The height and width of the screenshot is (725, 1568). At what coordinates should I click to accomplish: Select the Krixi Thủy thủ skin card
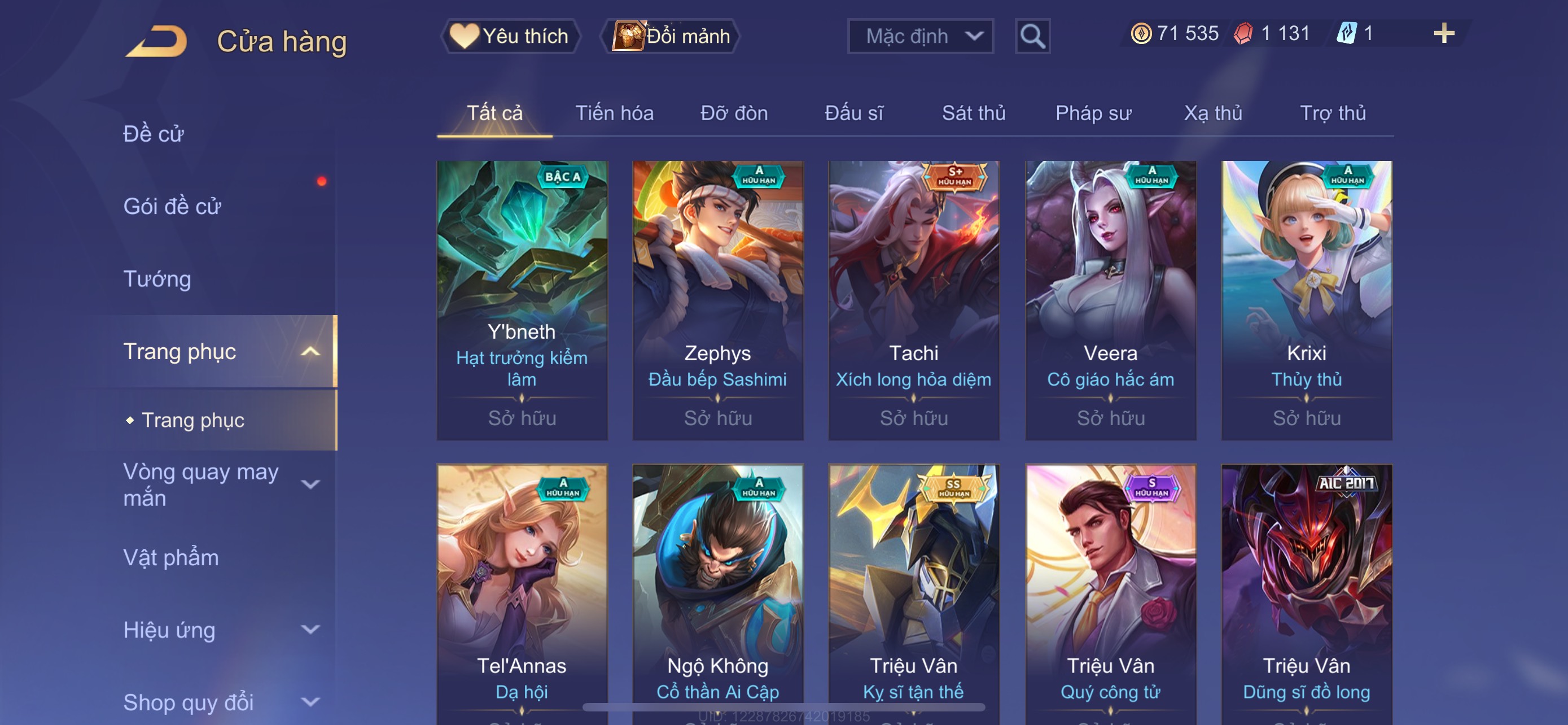(1306, 299)
